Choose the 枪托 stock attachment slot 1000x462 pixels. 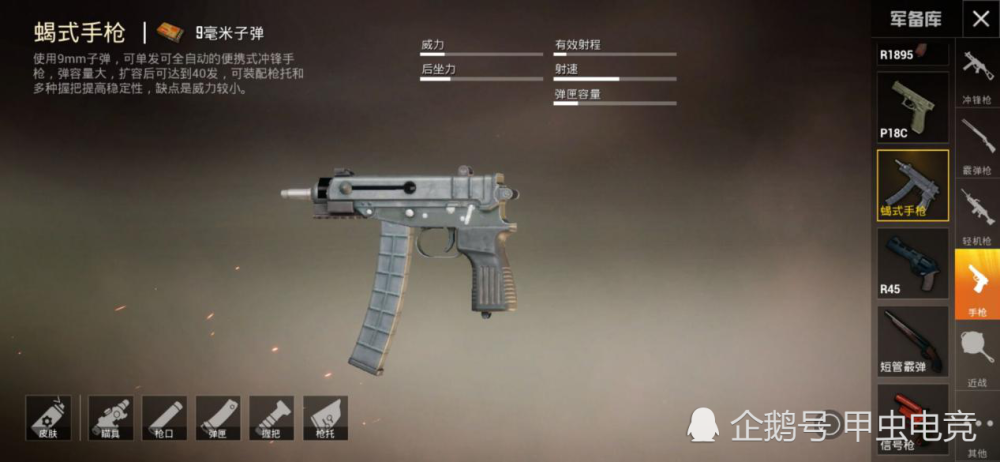[325, 417]
